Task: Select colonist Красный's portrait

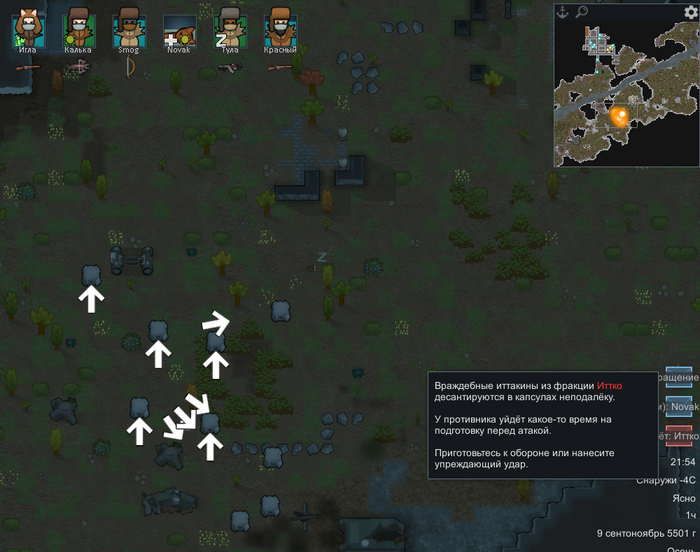Action: click(x=280, y=29)
